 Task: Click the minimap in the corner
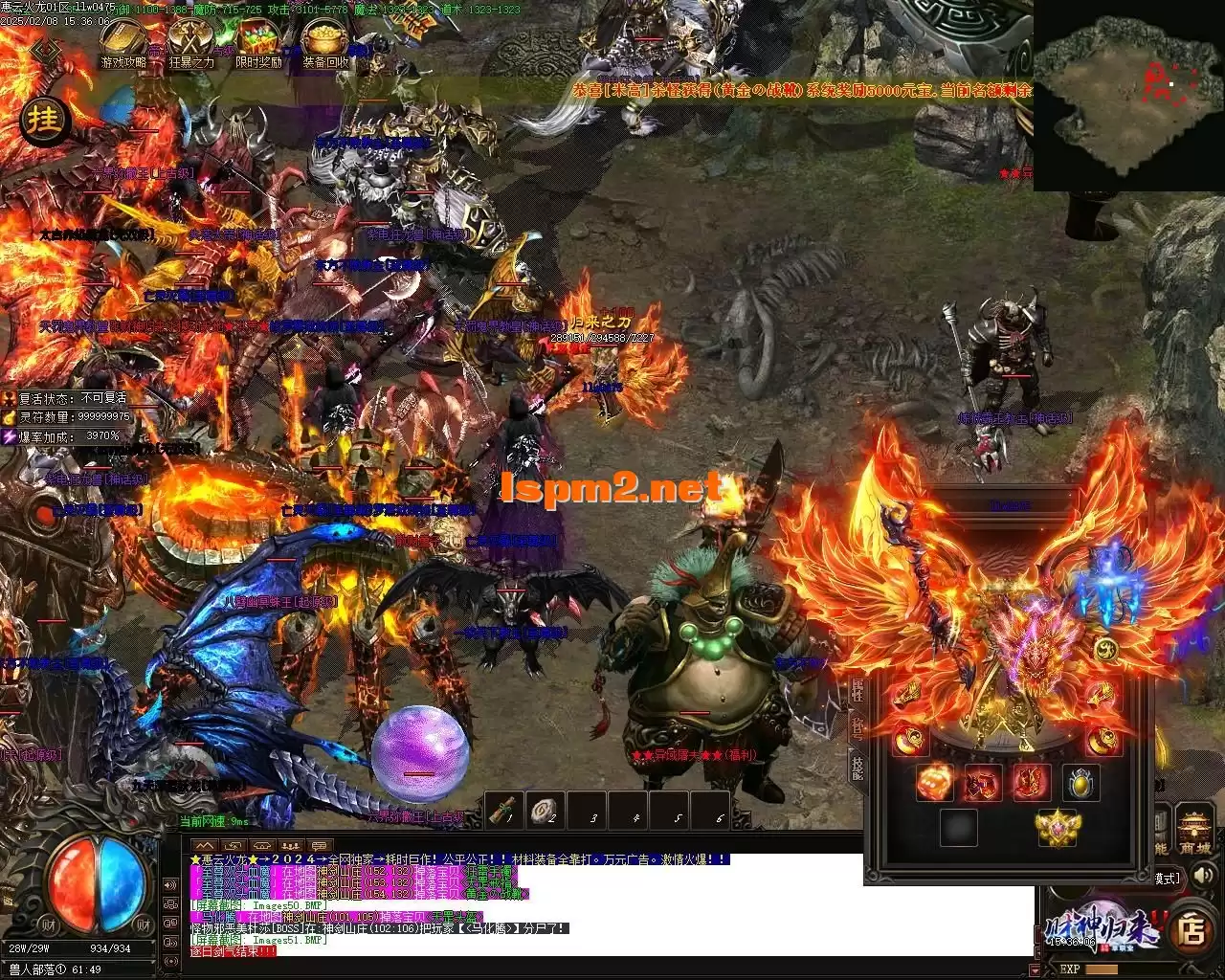coord(1128,96)
